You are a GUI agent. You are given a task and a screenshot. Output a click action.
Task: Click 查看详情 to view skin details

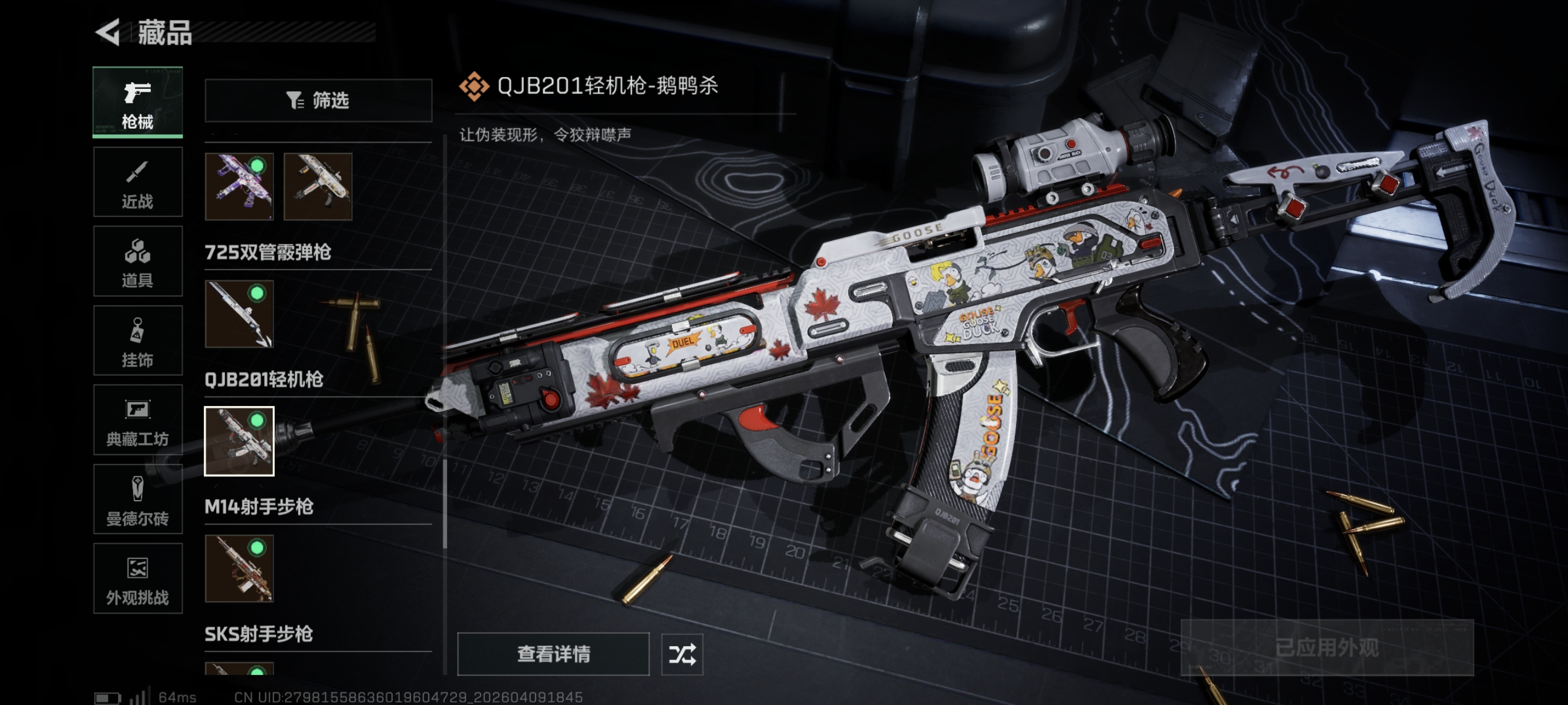553,654
